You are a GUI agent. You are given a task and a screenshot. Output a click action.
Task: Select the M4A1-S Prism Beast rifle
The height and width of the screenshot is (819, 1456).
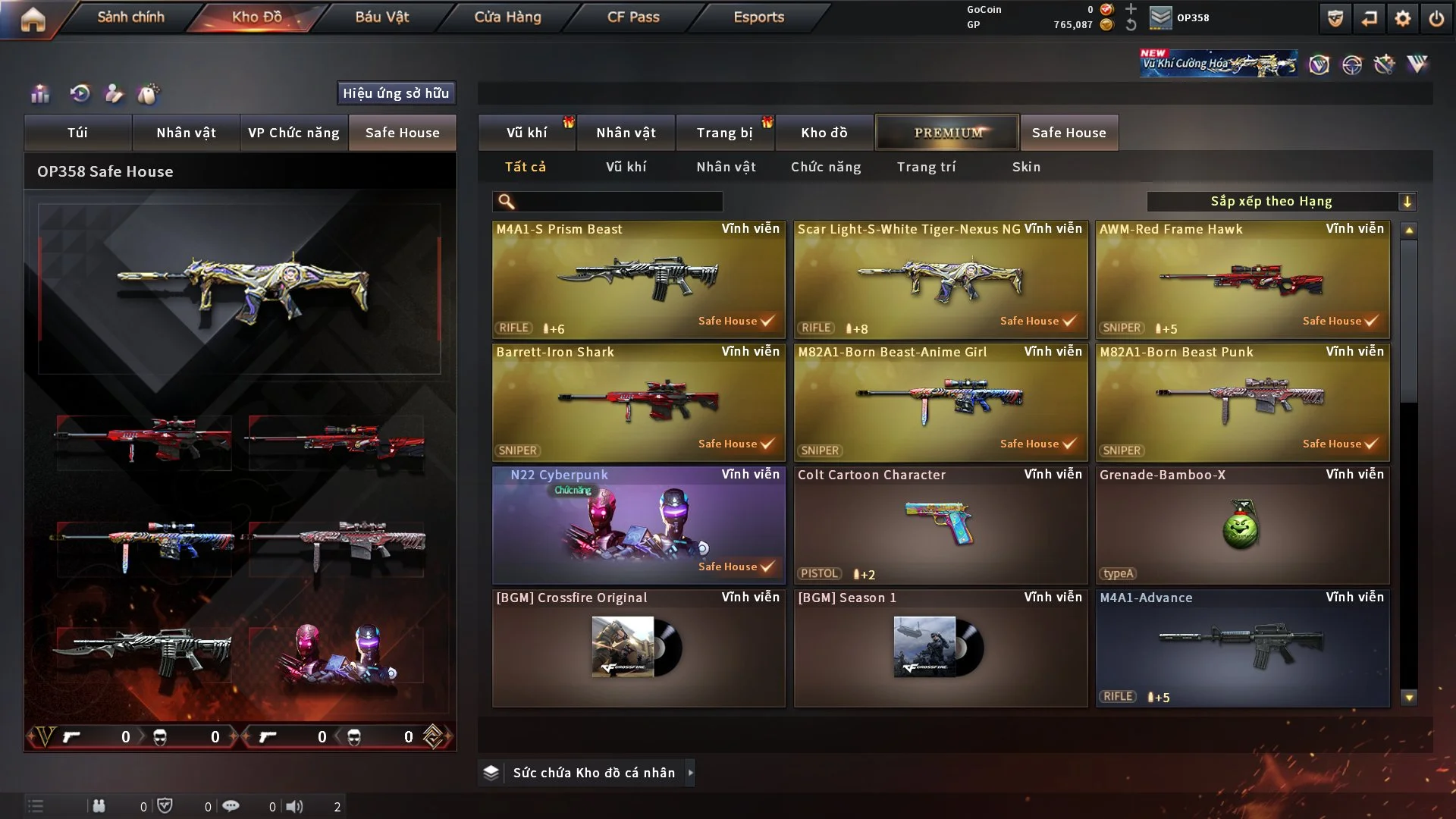pos(639,280)
